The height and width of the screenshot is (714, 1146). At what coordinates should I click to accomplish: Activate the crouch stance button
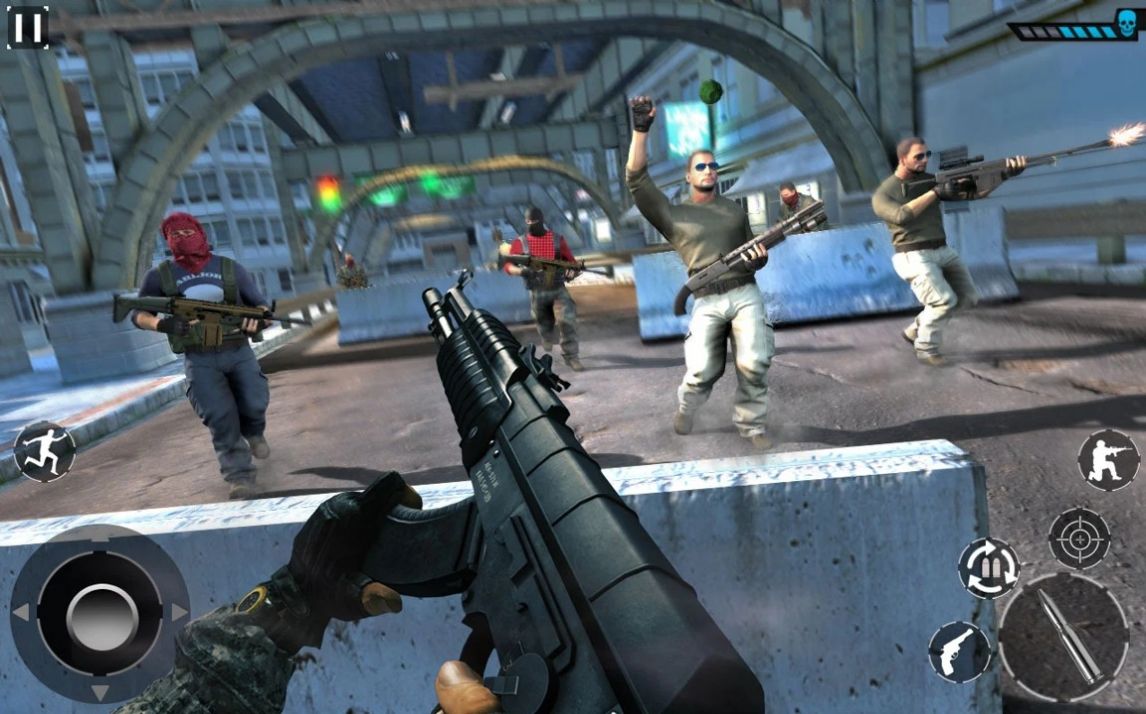coord(1108,460)
